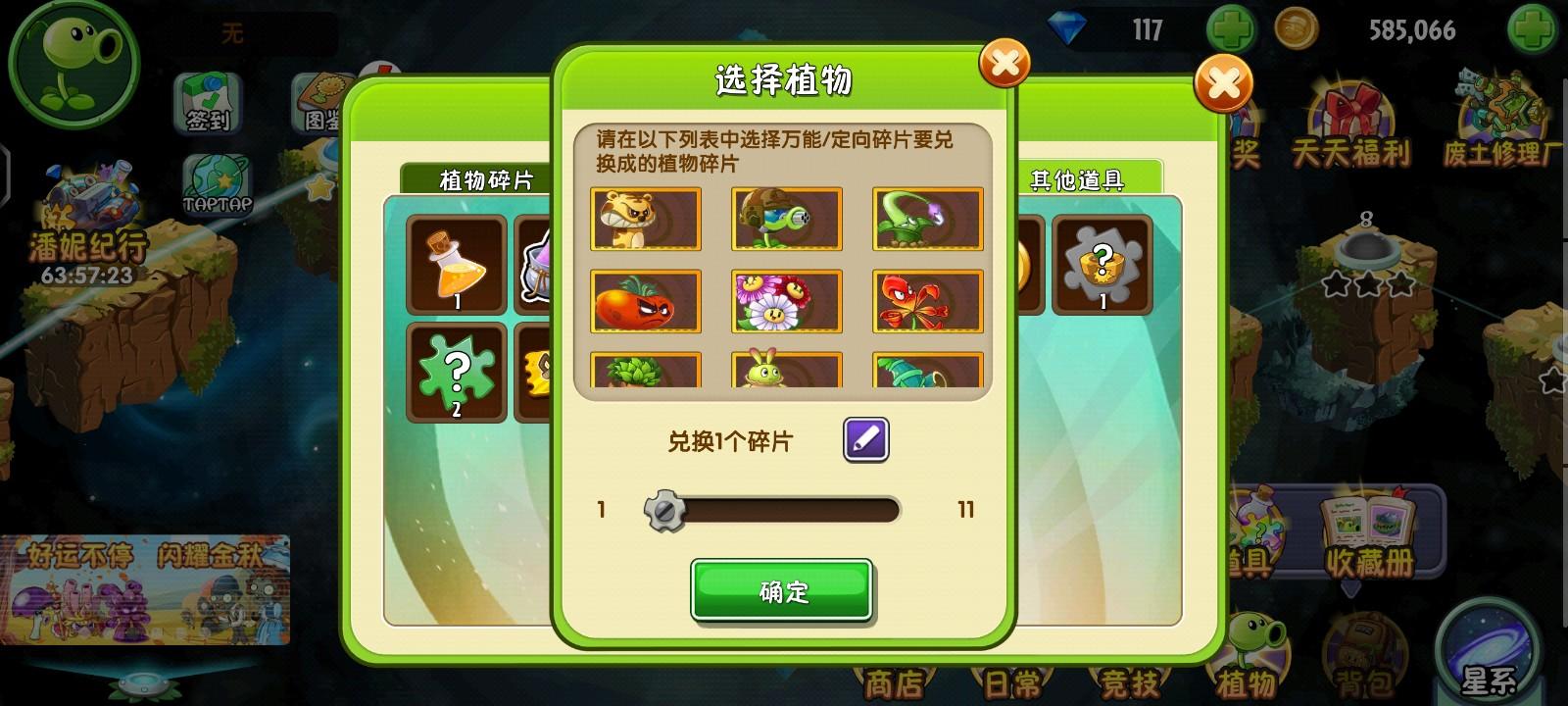This screenshot has width=1568, height=706.
Task: Pick the angry carrot plant fragment
Action: tap(646, 302)
